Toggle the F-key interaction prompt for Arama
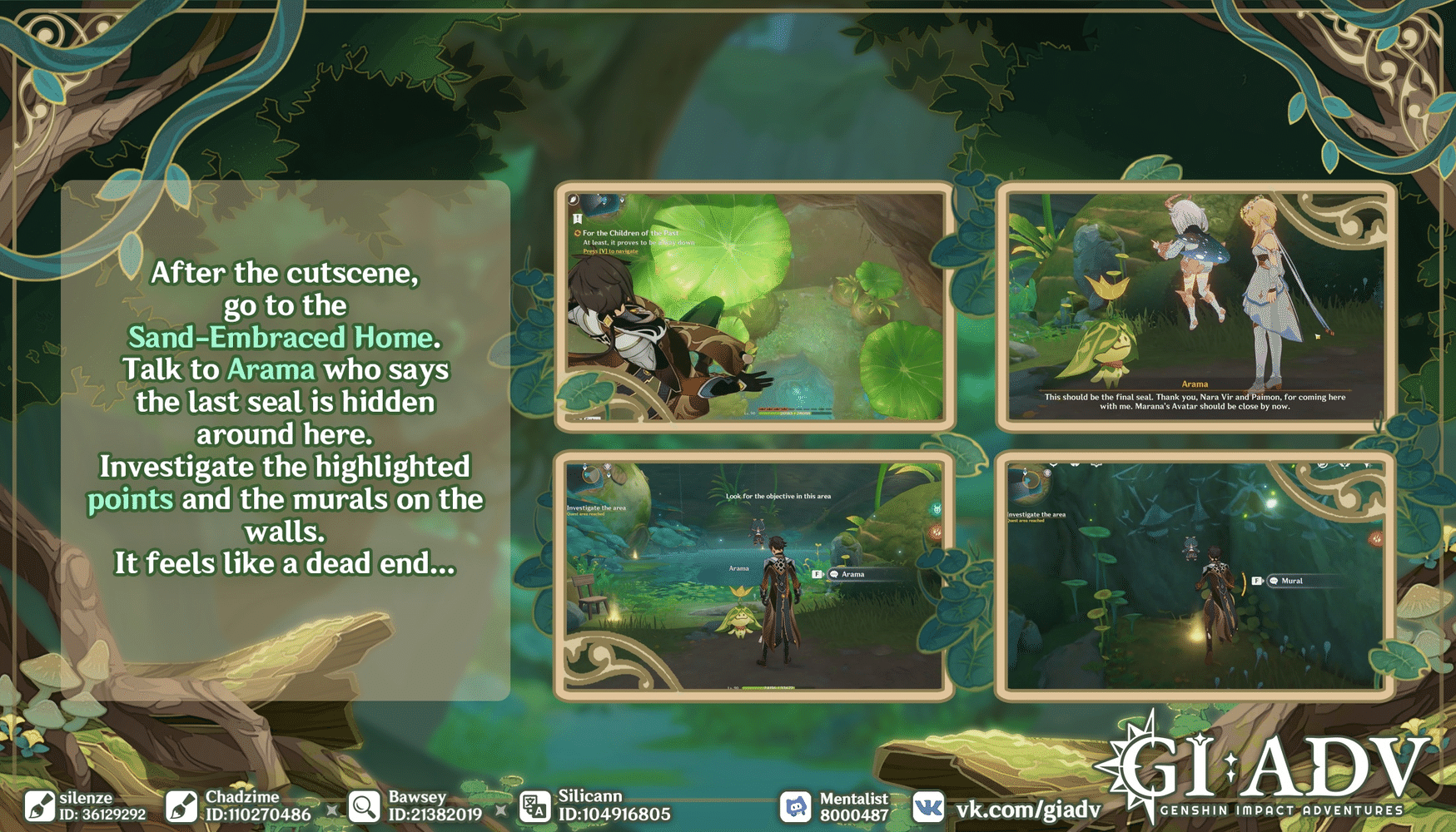 click(817, 574)
